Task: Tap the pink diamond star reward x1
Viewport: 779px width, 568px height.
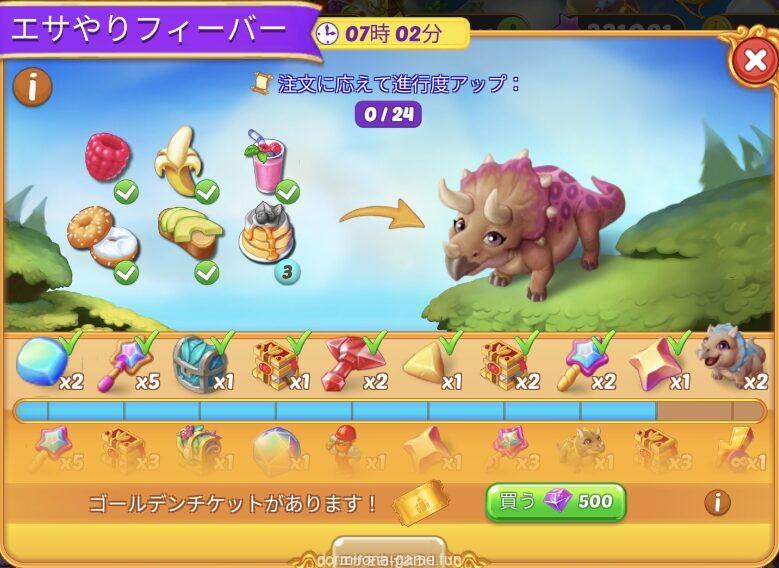Action: 657,364
